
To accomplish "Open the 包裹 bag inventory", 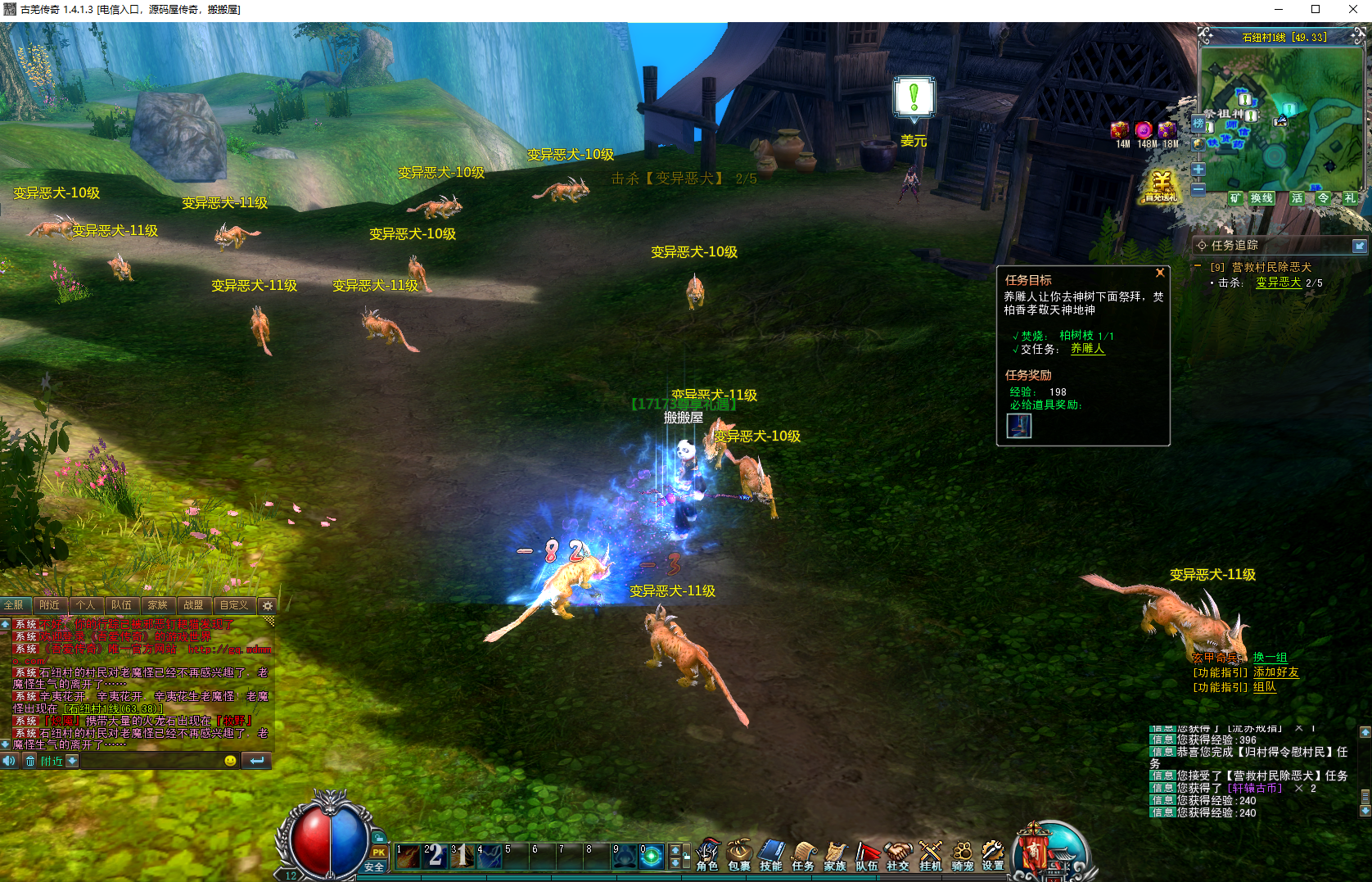I will coord(739,857).
